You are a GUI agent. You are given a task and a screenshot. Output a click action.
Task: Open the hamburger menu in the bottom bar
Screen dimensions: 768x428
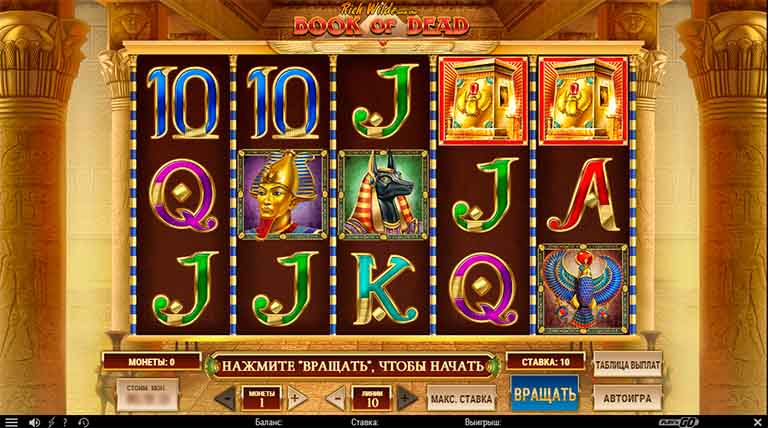point(10,422)
